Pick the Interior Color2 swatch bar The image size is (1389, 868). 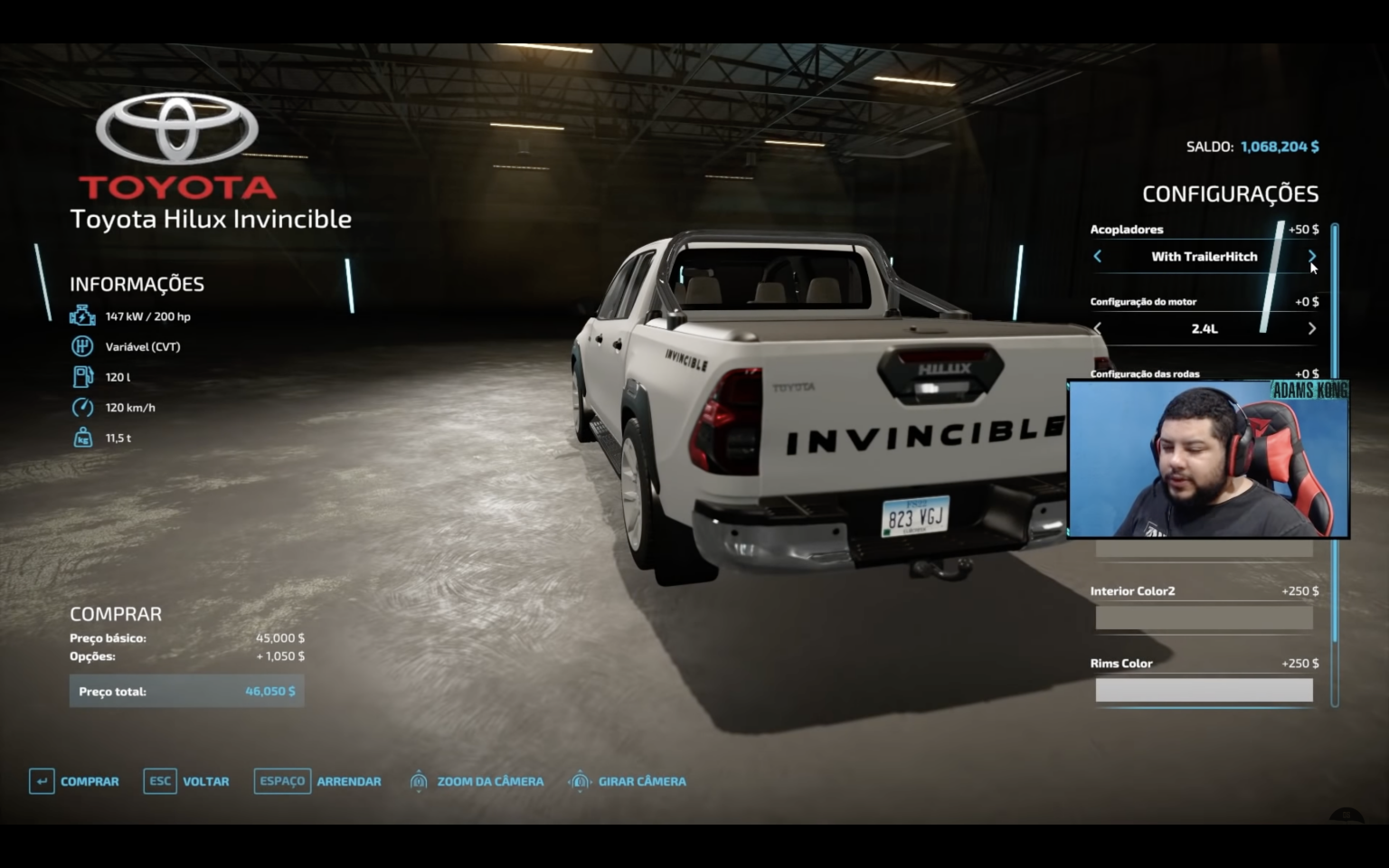[1204, 618]
